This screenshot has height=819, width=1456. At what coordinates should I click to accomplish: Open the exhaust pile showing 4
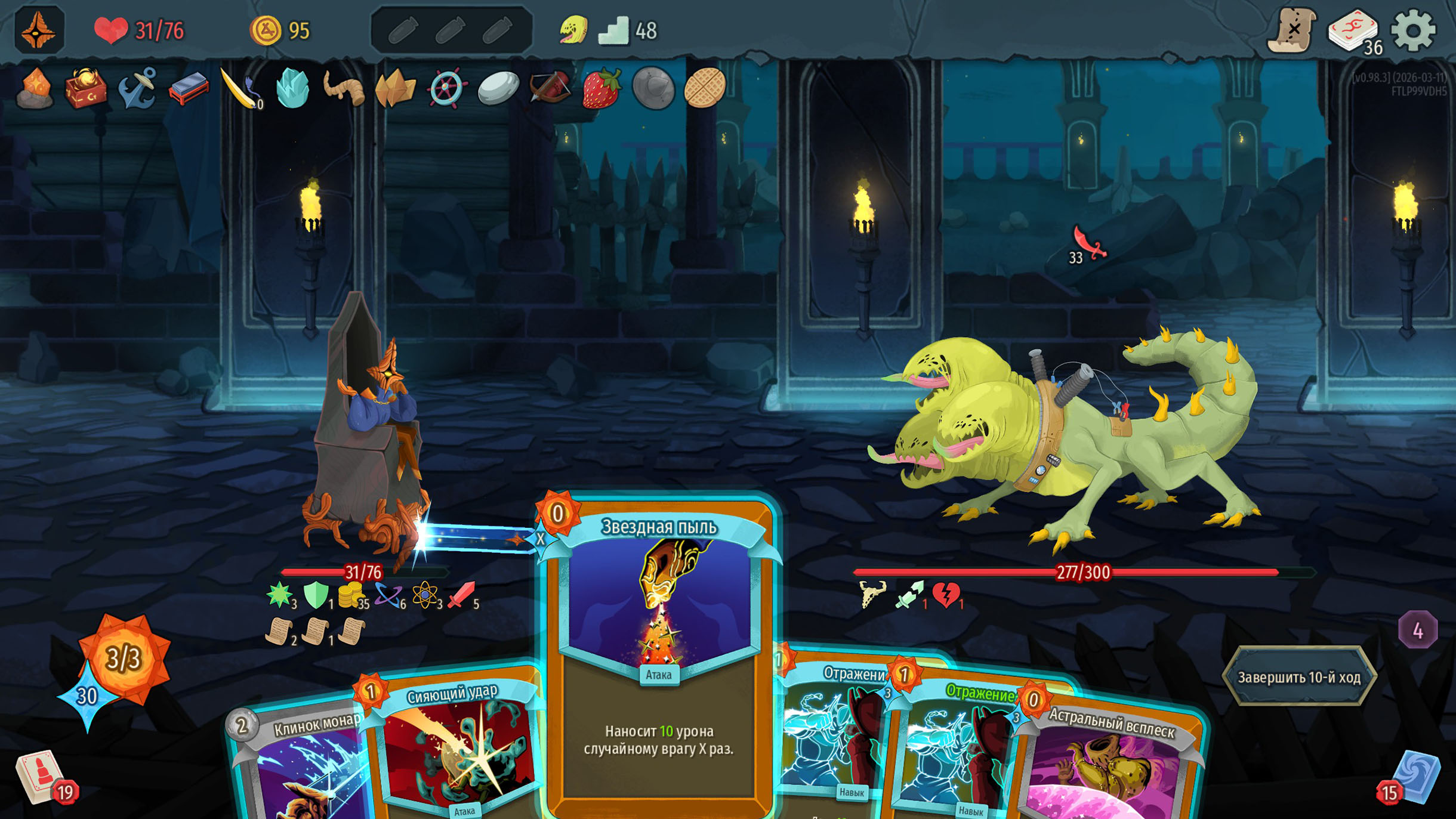click(x=1417, y=630)
